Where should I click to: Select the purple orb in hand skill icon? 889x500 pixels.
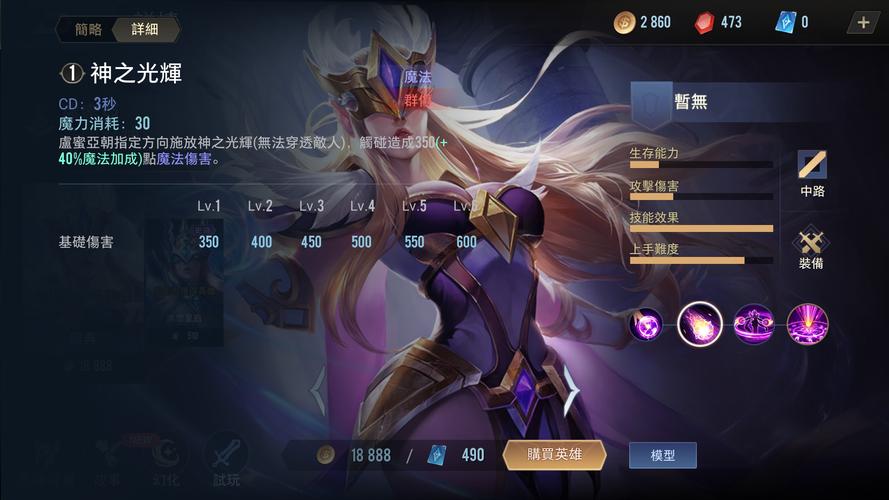pyautogui.click(x=646, y=324)
